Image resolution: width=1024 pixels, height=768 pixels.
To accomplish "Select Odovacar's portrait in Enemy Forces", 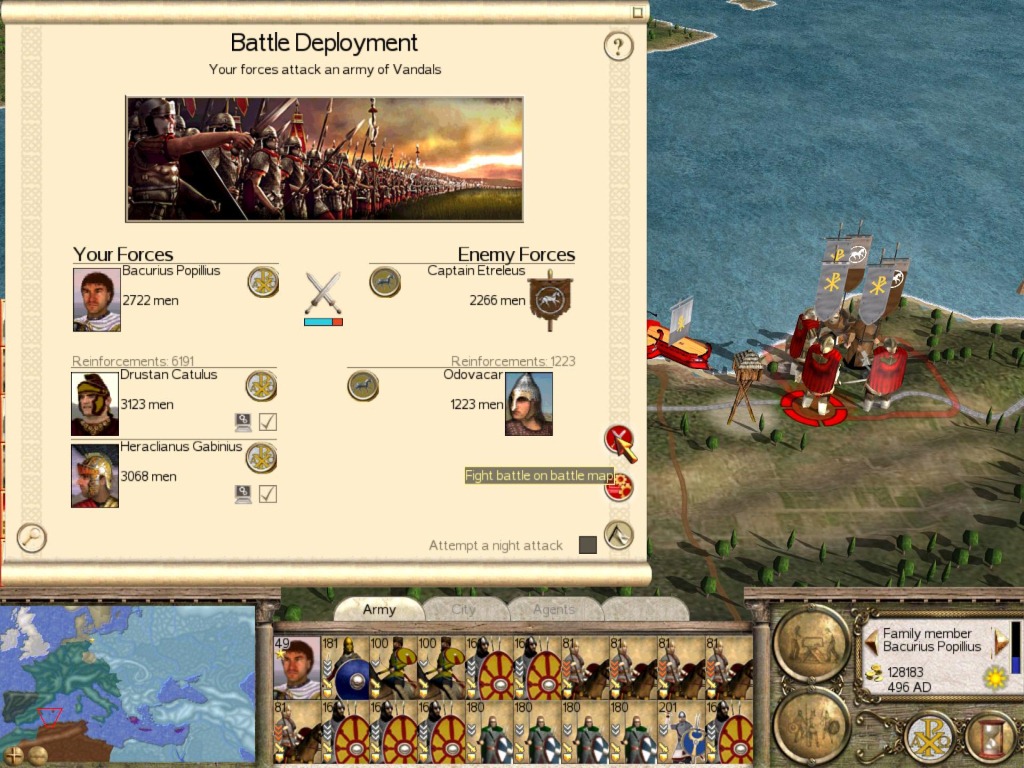I will [x=529, y=404].
